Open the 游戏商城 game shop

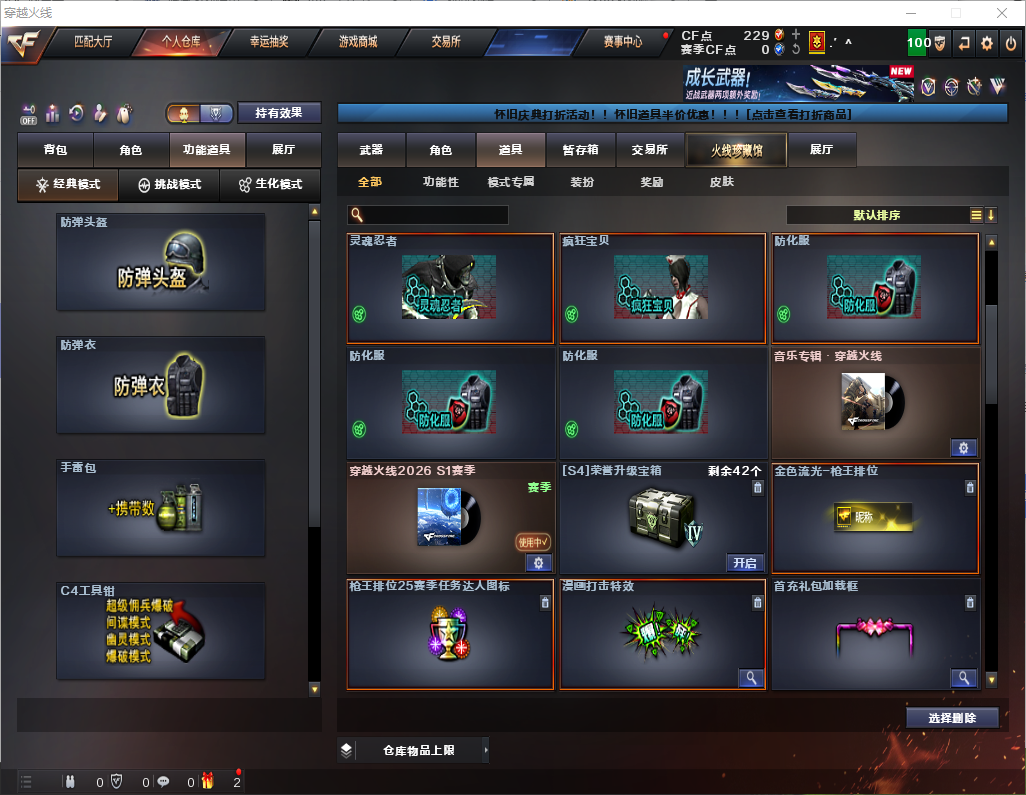coord(358,42)
